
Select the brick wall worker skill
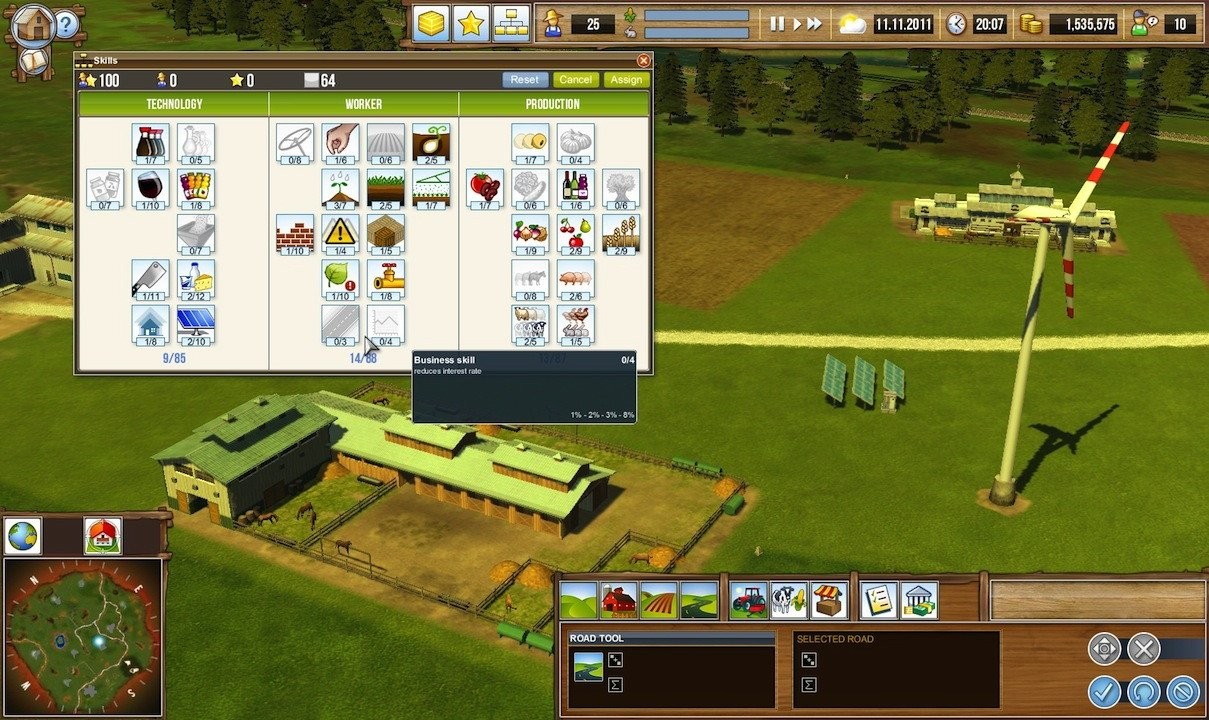click(295, 233)
